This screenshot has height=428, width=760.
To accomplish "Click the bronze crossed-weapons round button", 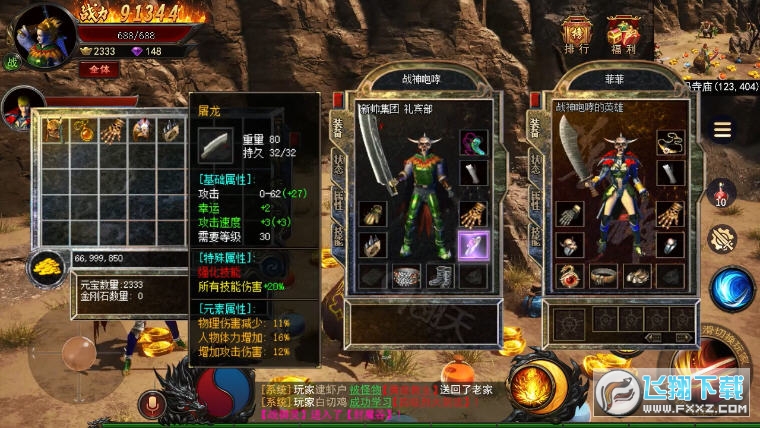I will [x=722, y=239].
